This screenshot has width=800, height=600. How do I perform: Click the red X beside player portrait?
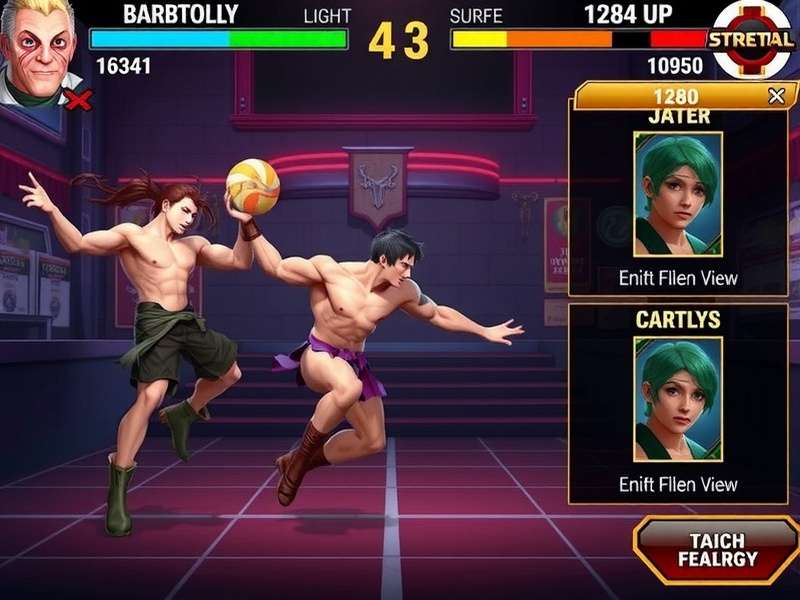(x=78, y=99)
